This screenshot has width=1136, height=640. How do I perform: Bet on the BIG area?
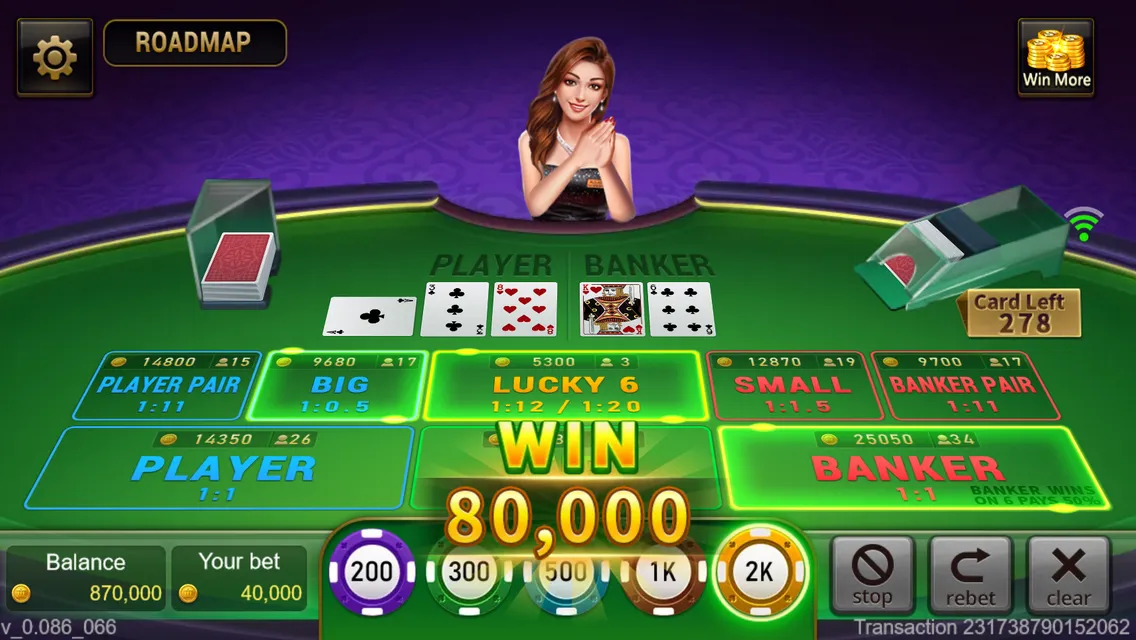tap(339, 387)
